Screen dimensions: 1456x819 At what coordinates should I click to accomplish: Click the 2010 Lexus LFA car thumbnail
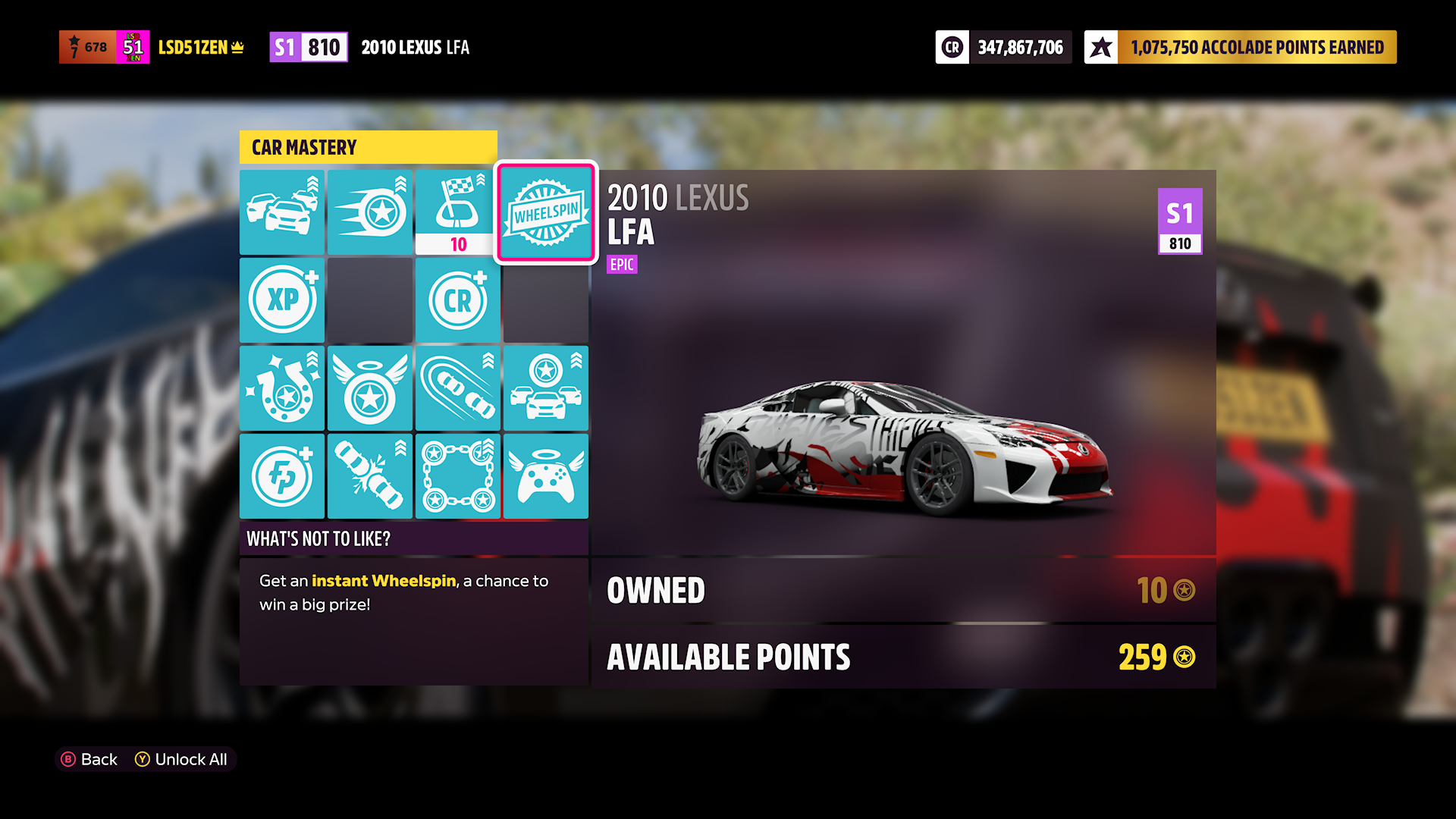(904, 444)
